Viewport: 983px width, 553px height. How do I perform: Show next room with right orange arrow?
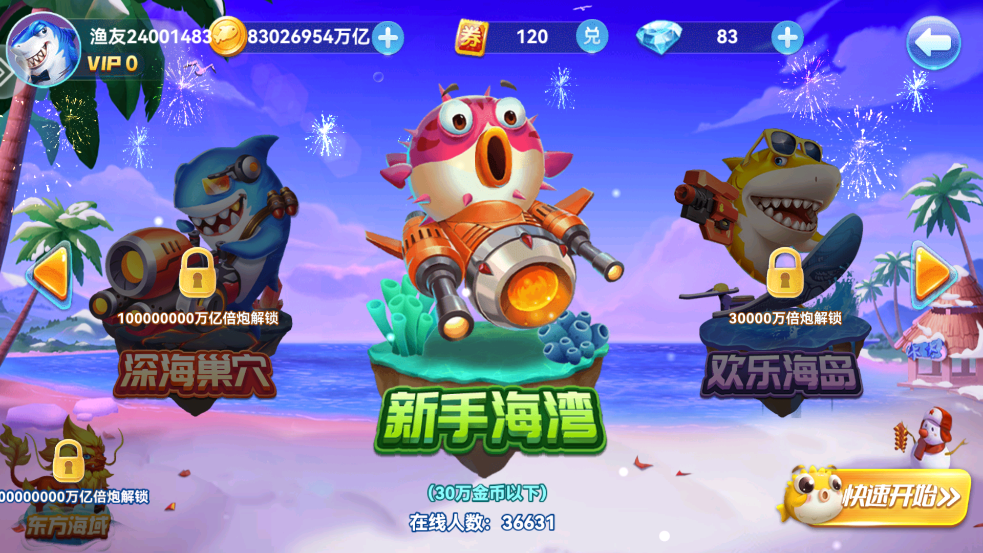932,272
